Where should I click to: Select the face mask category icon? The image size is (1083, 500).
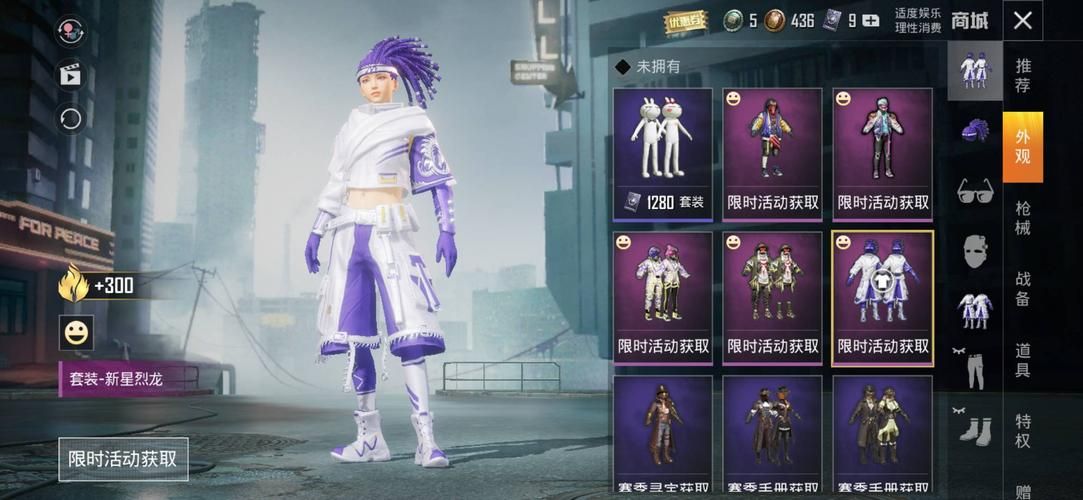pyautogui.click(x=974, y=250)
